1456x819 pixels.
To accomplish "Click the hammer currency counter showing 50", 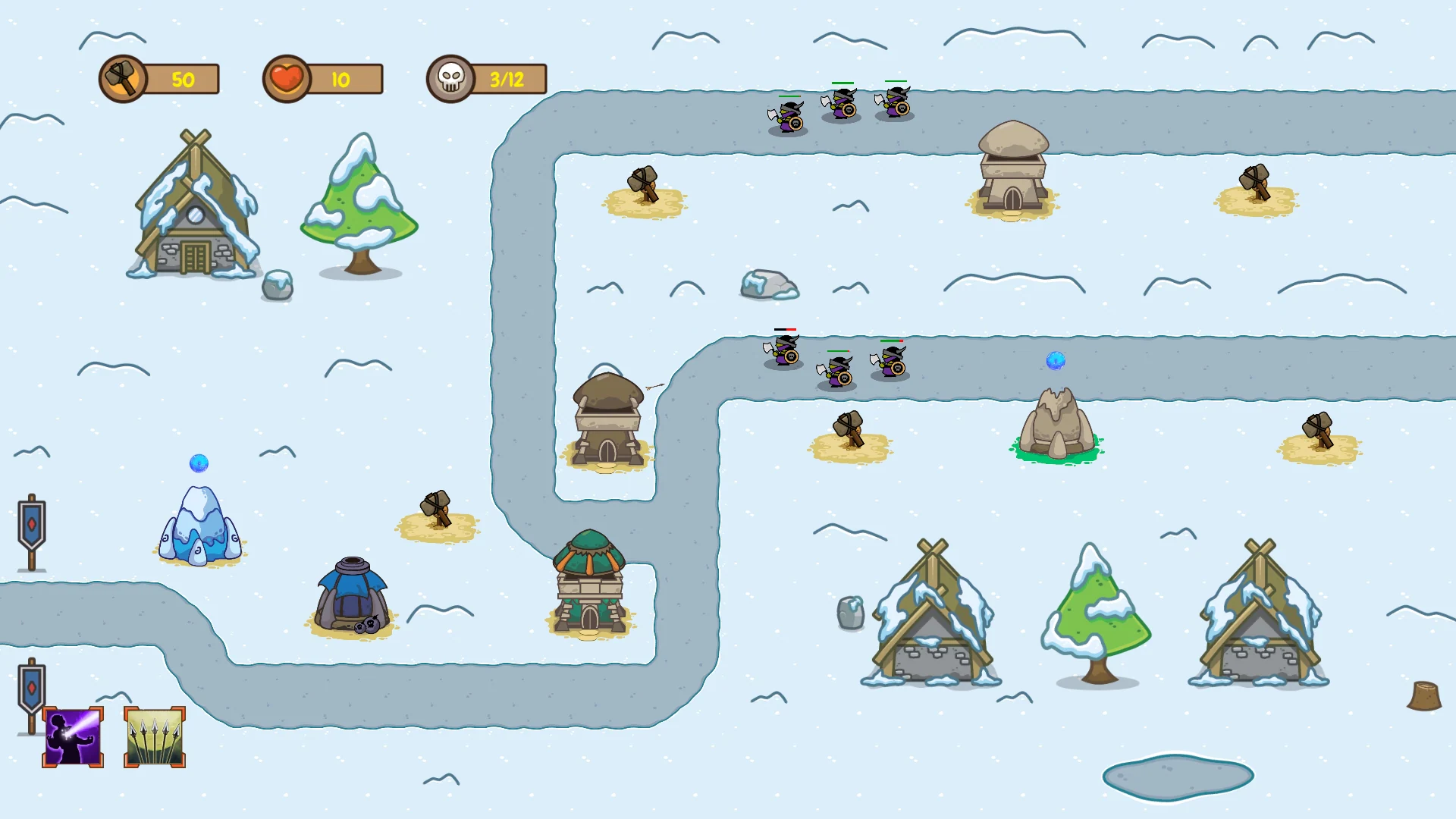I will (159, 79).
